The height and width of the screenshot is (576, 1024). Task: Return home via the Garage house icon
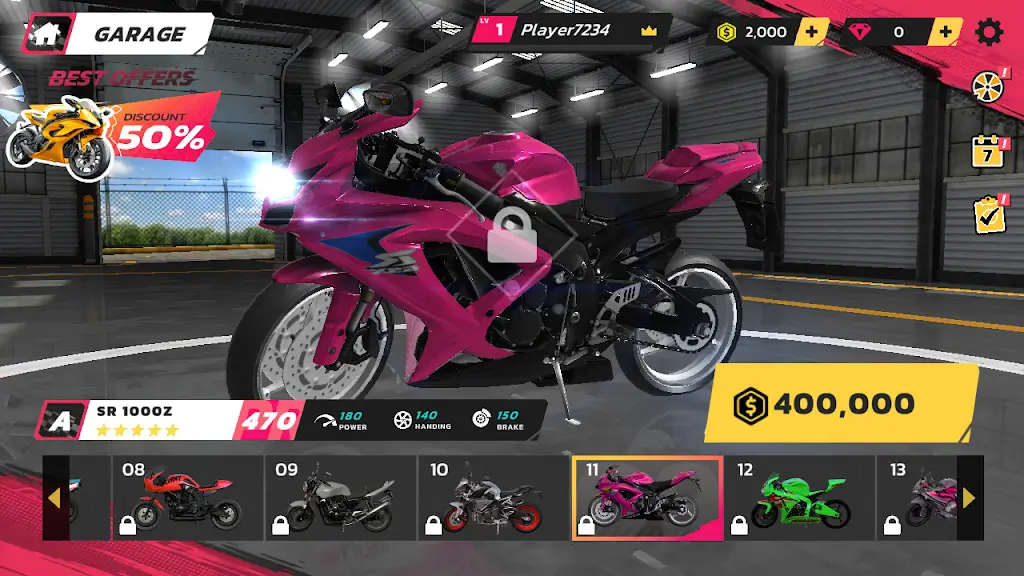45,33
